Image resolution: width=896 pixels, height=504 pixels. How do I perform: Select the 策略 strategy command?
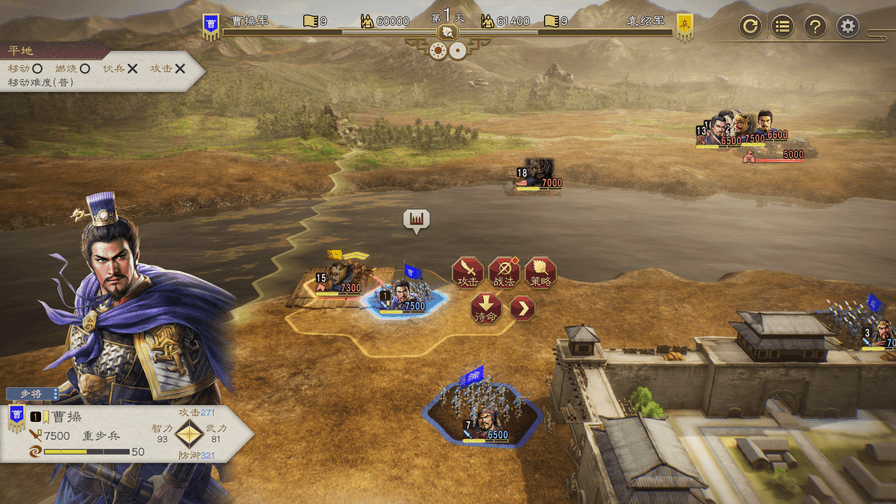540,273
